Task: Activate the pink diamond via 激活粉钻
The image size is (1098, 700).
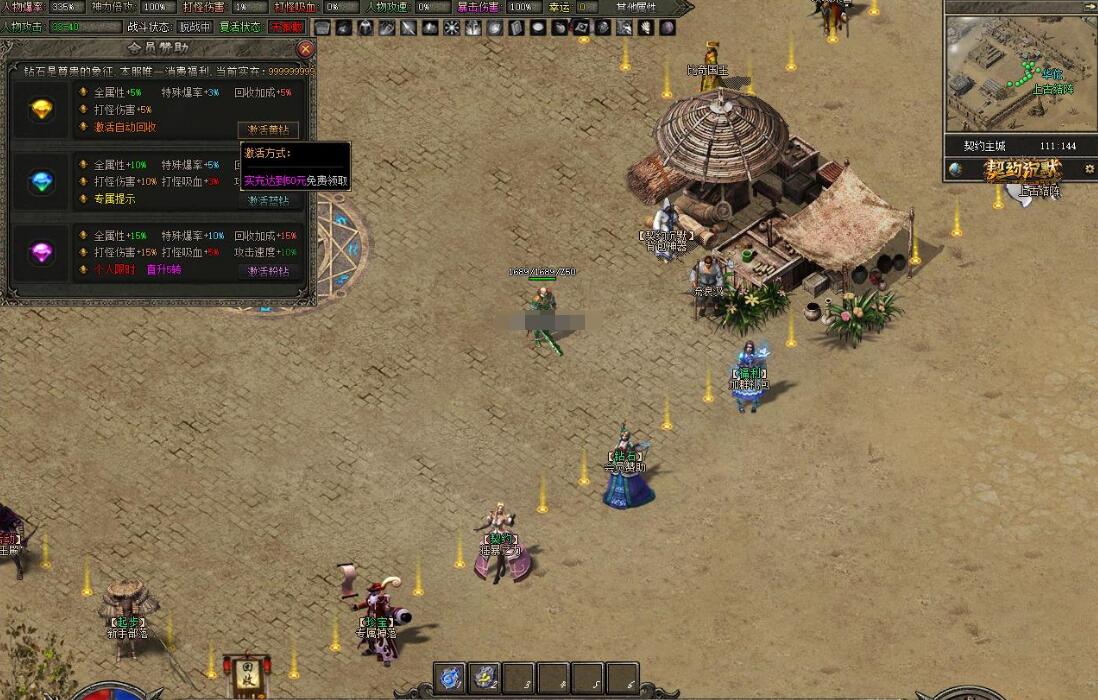Action: tap(268, 271)
